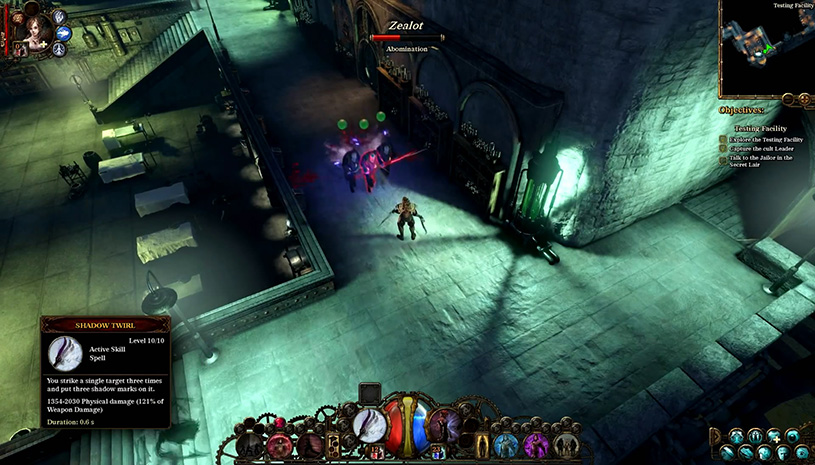Activate the Shadow Twirl skill icon
Viewport: 815px width, 465px height.
pyautogui.click(x=371, y=424)
